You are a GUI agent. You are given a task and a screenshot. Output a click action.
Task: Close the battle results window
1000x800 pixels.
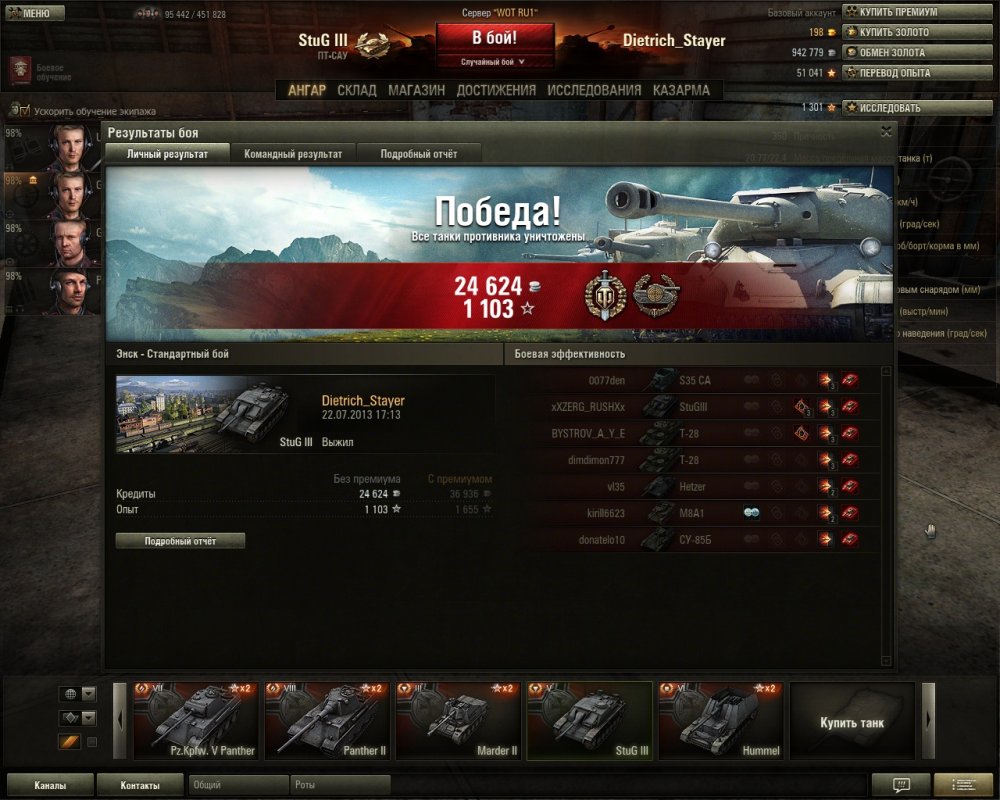pyautogui.click(x=886, y=131)
